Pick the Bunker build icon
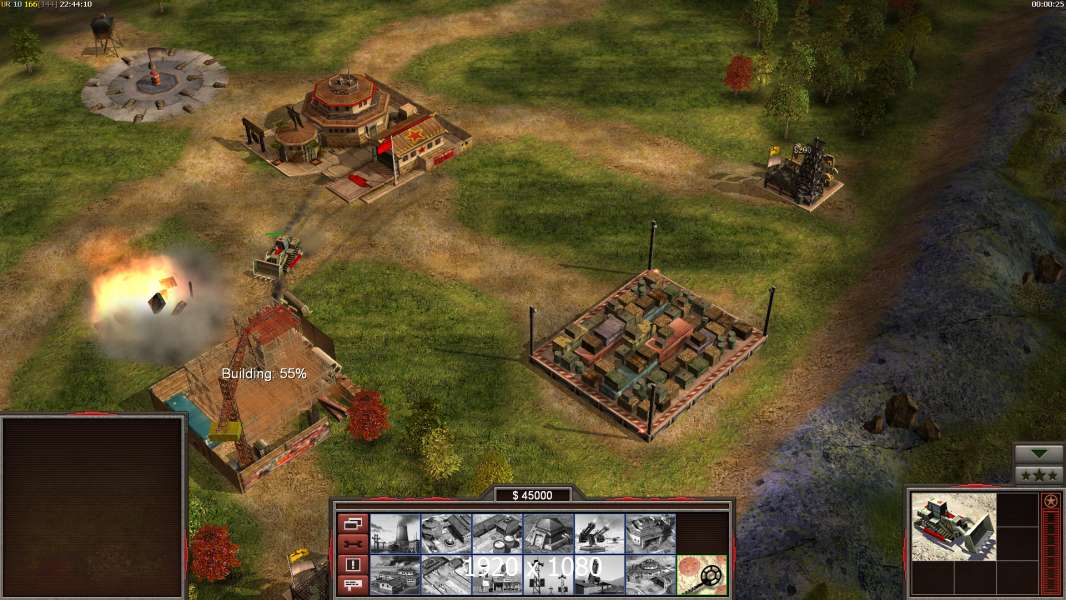 click(548, 534)
